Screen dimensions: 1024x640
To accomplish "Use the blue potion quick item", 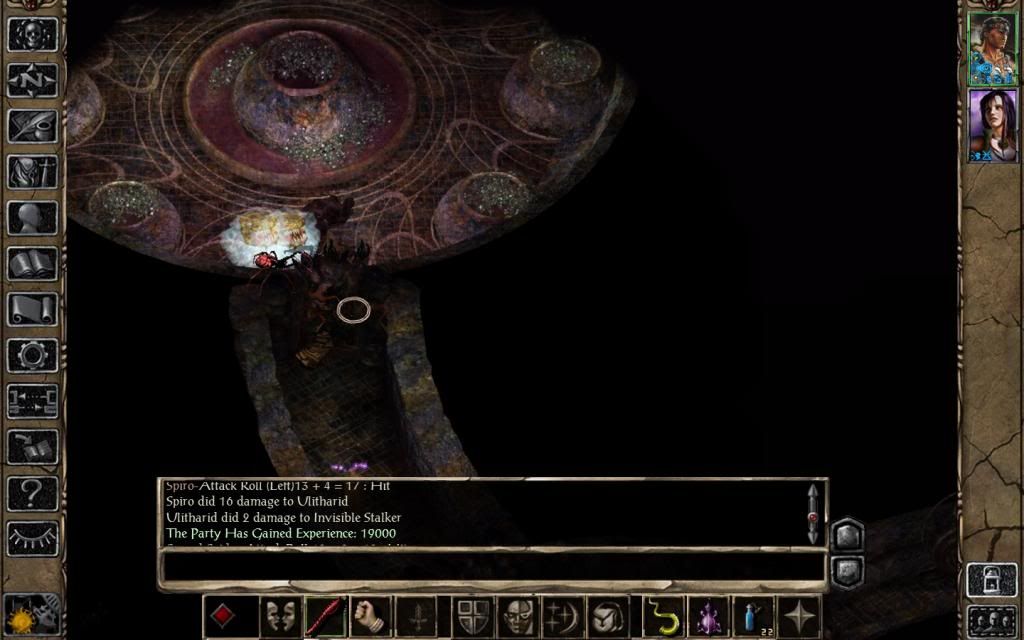I will point(752,616).
